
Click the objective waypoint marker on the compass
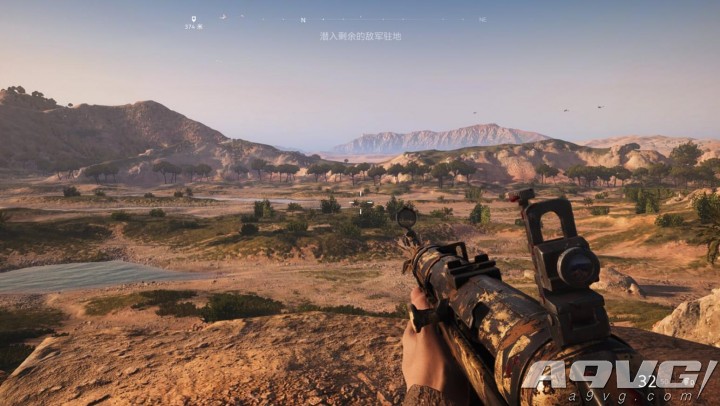click(193, 18)
